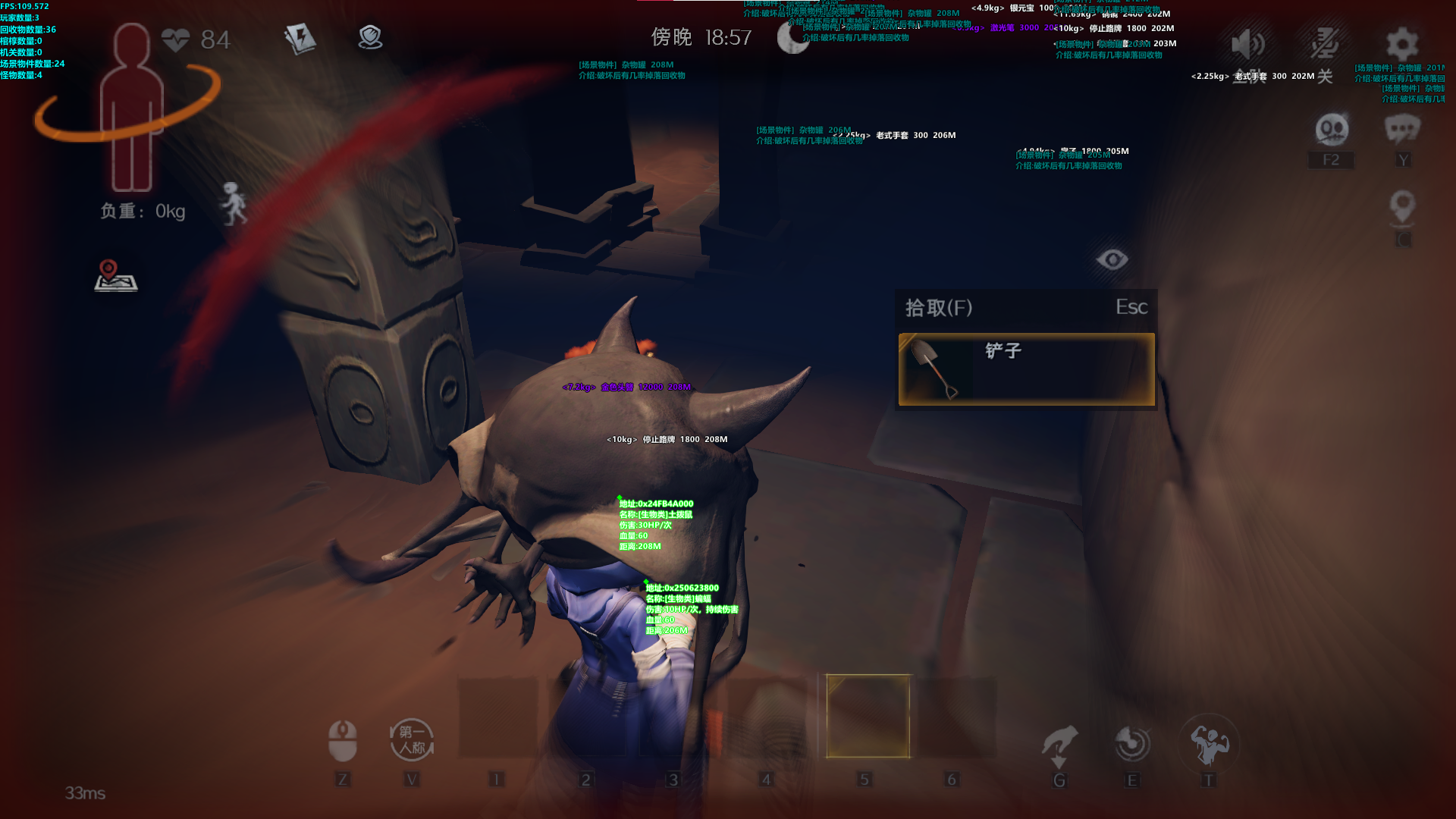
Task: Click the location pin marker icon
Action: click(x=1402, y=206)
